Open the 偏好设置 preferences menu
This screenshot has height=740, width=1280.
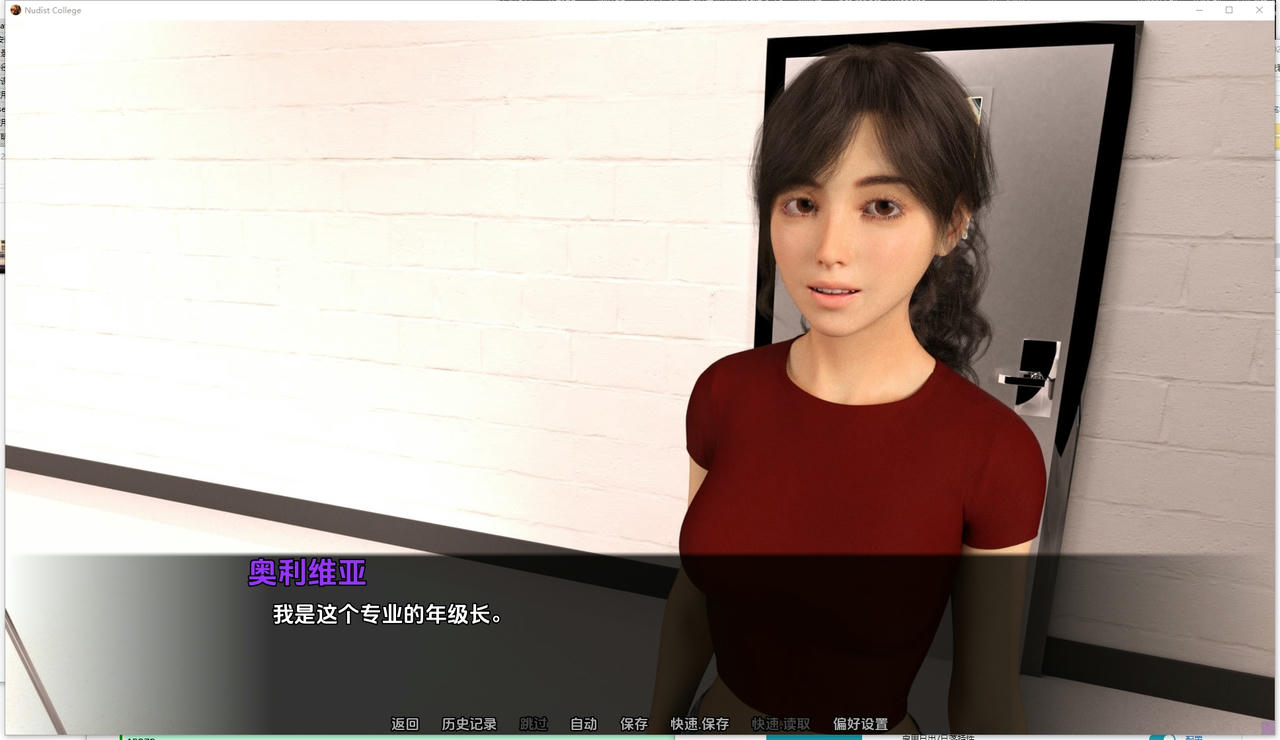(859, 723)
